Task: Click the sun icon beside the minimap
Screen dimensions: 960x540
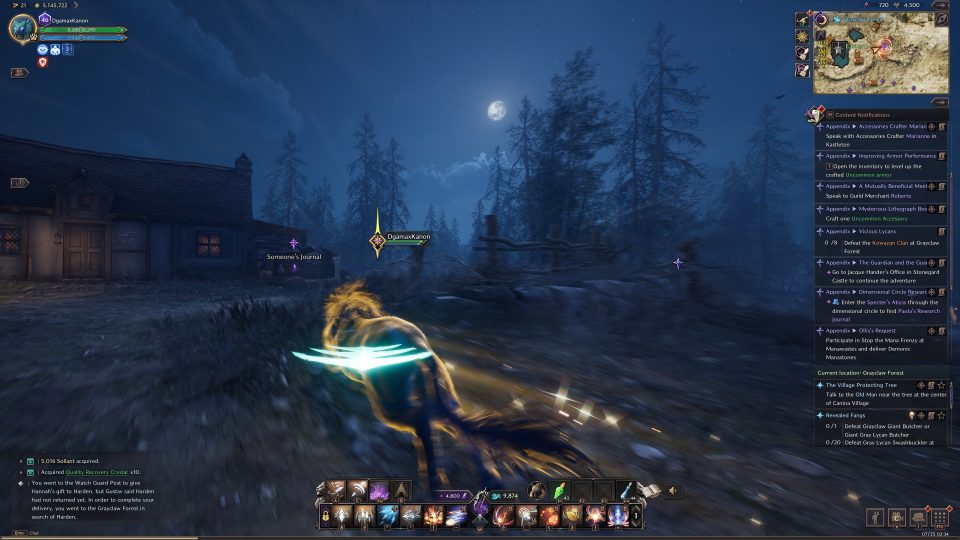Action: pos(803,34)
